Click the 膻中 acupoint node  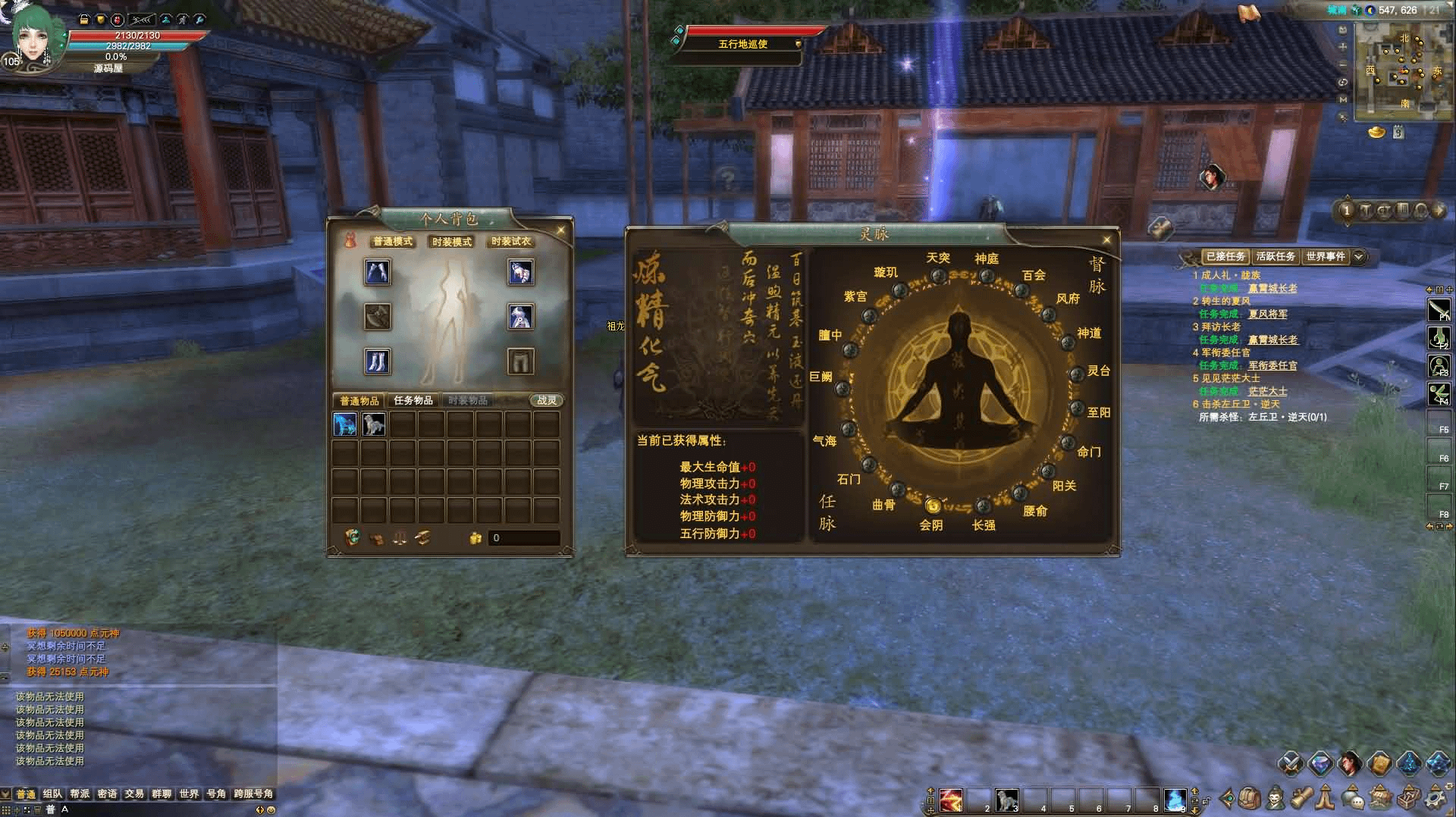click(x=850, y=349)
